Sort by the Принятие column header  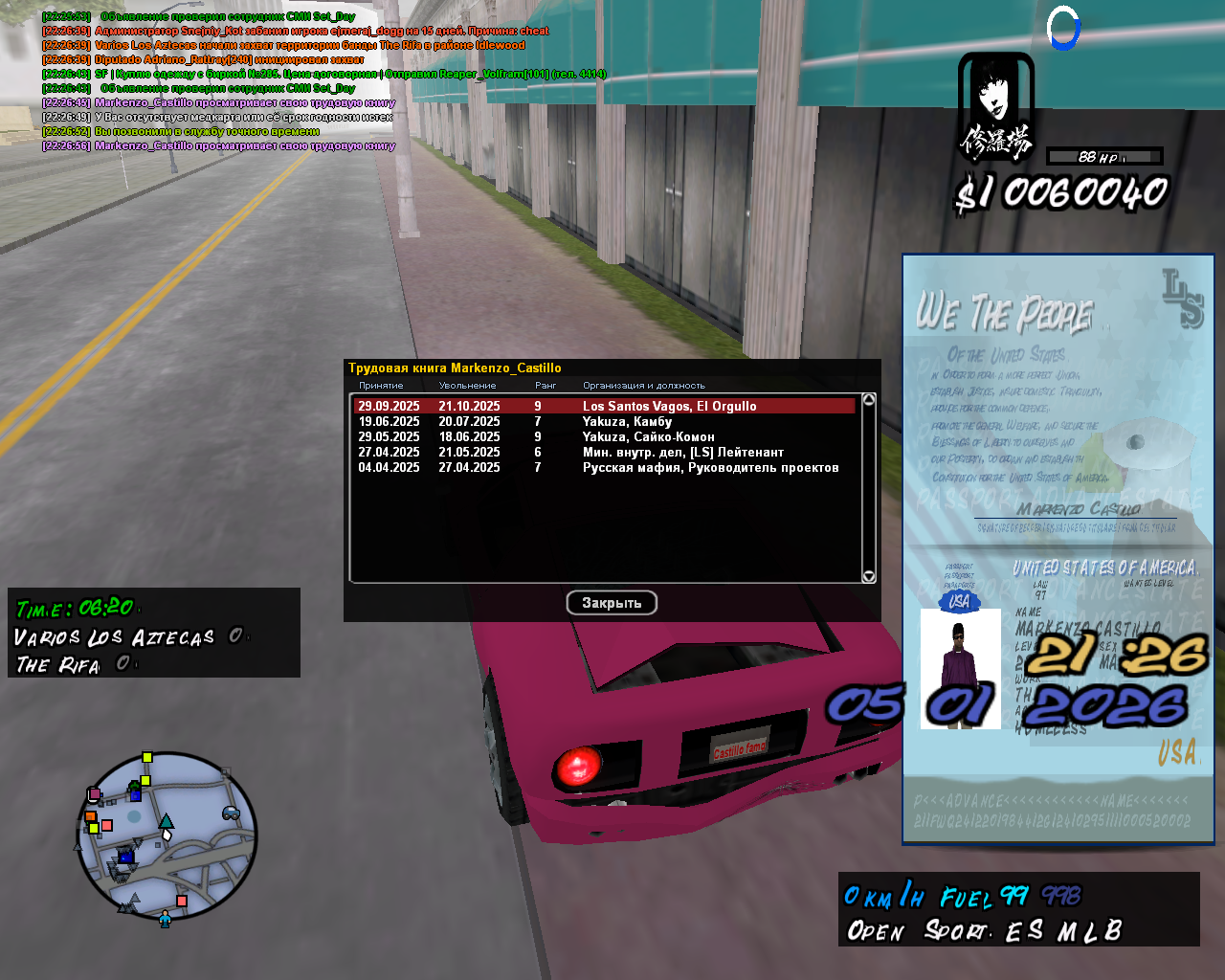381,385
